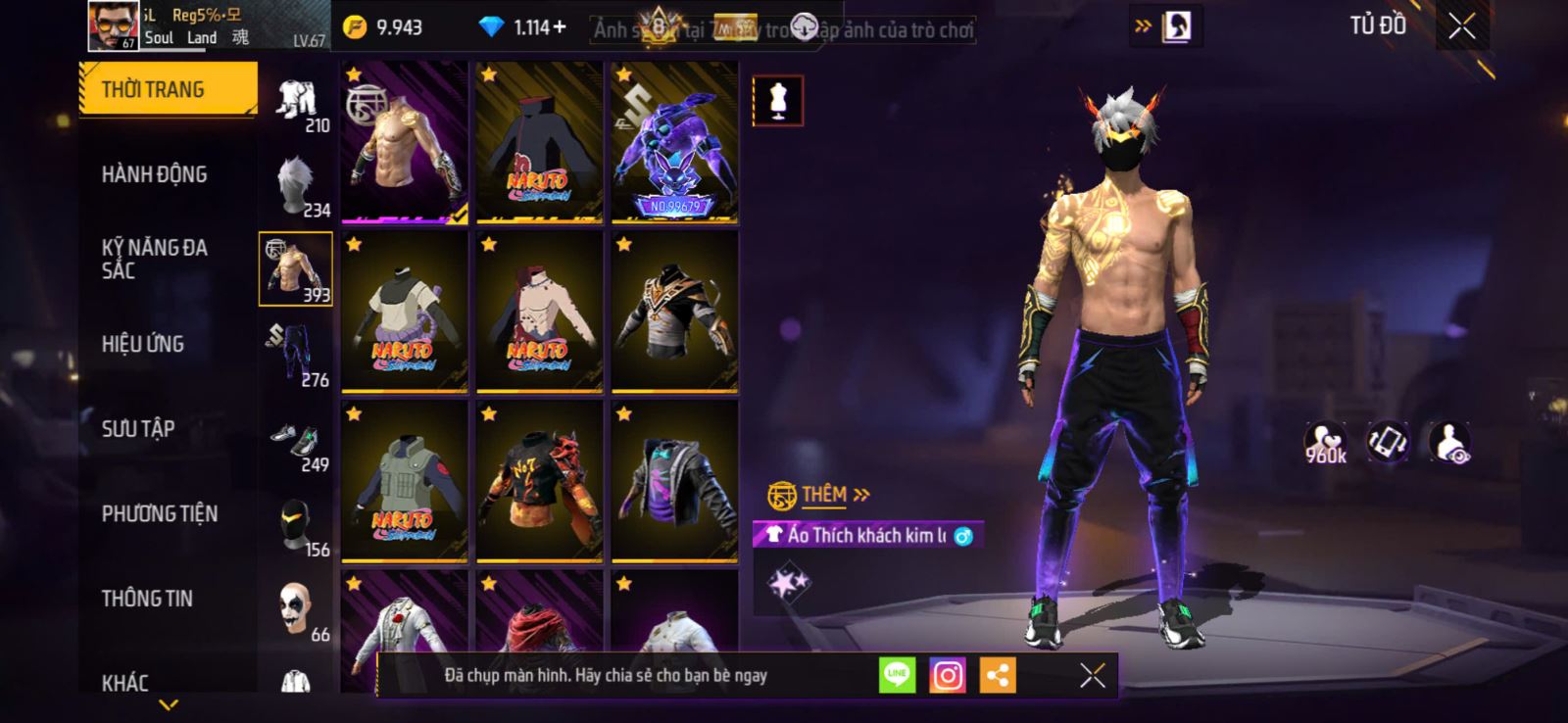The image size is (1568, 723).
Task: Pick the green Naruto flak vest
Action: click(x=405, y=481)
